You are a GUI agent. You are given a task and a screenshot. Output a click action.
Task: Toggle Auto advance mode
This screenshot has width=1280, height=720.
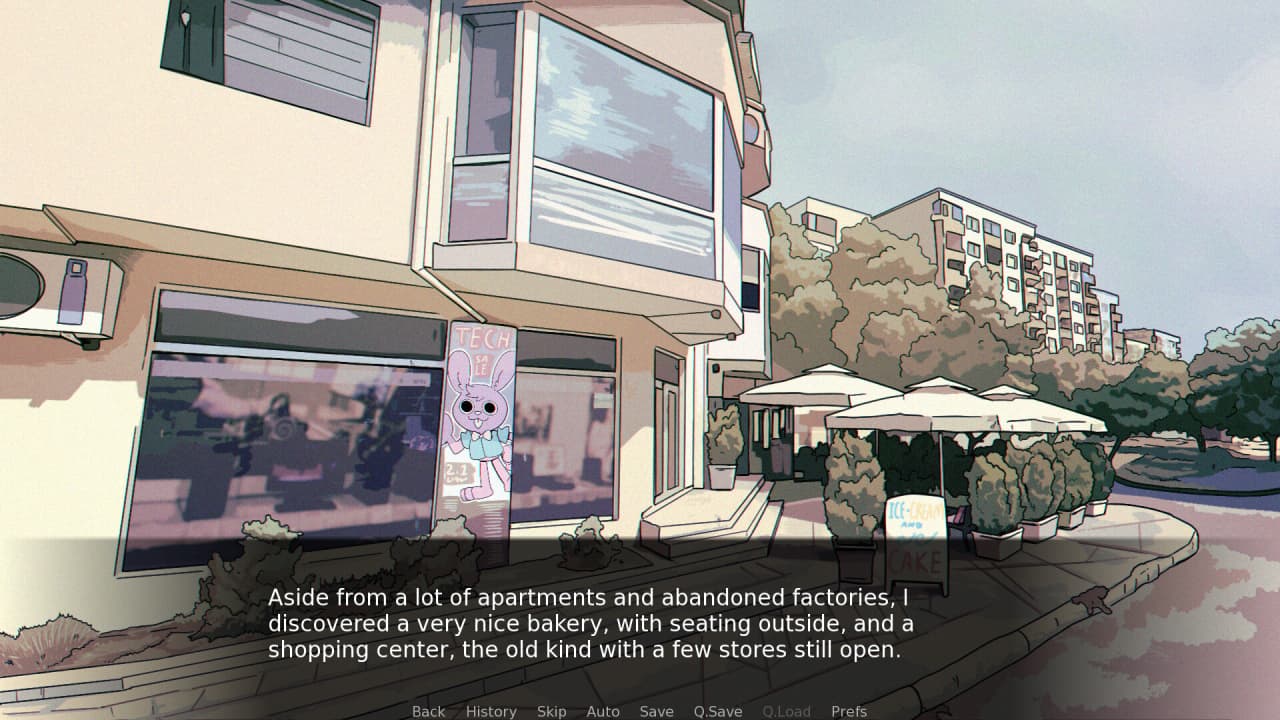point(603,711)
